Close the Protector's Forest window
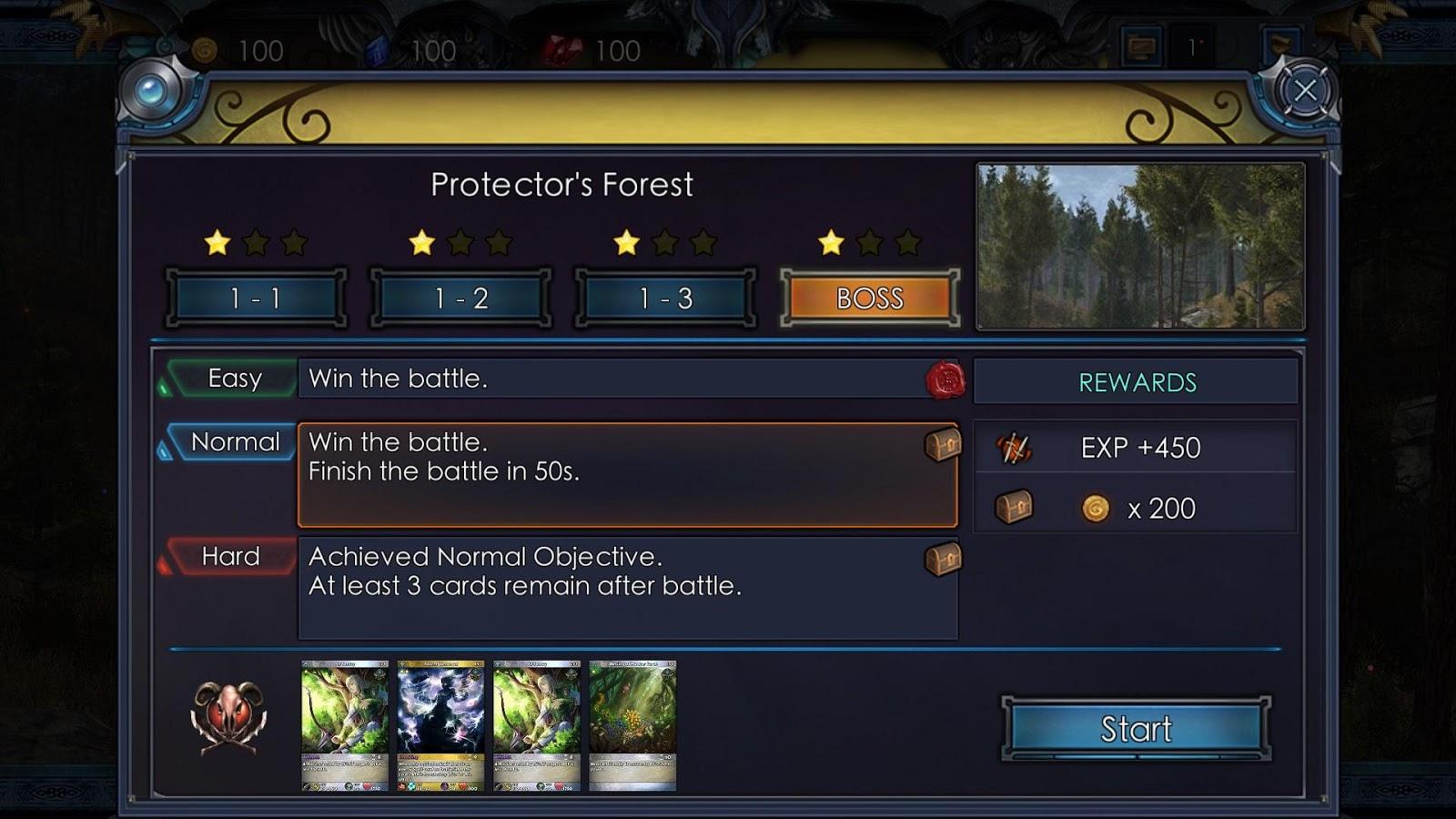 pos(1305,90)
